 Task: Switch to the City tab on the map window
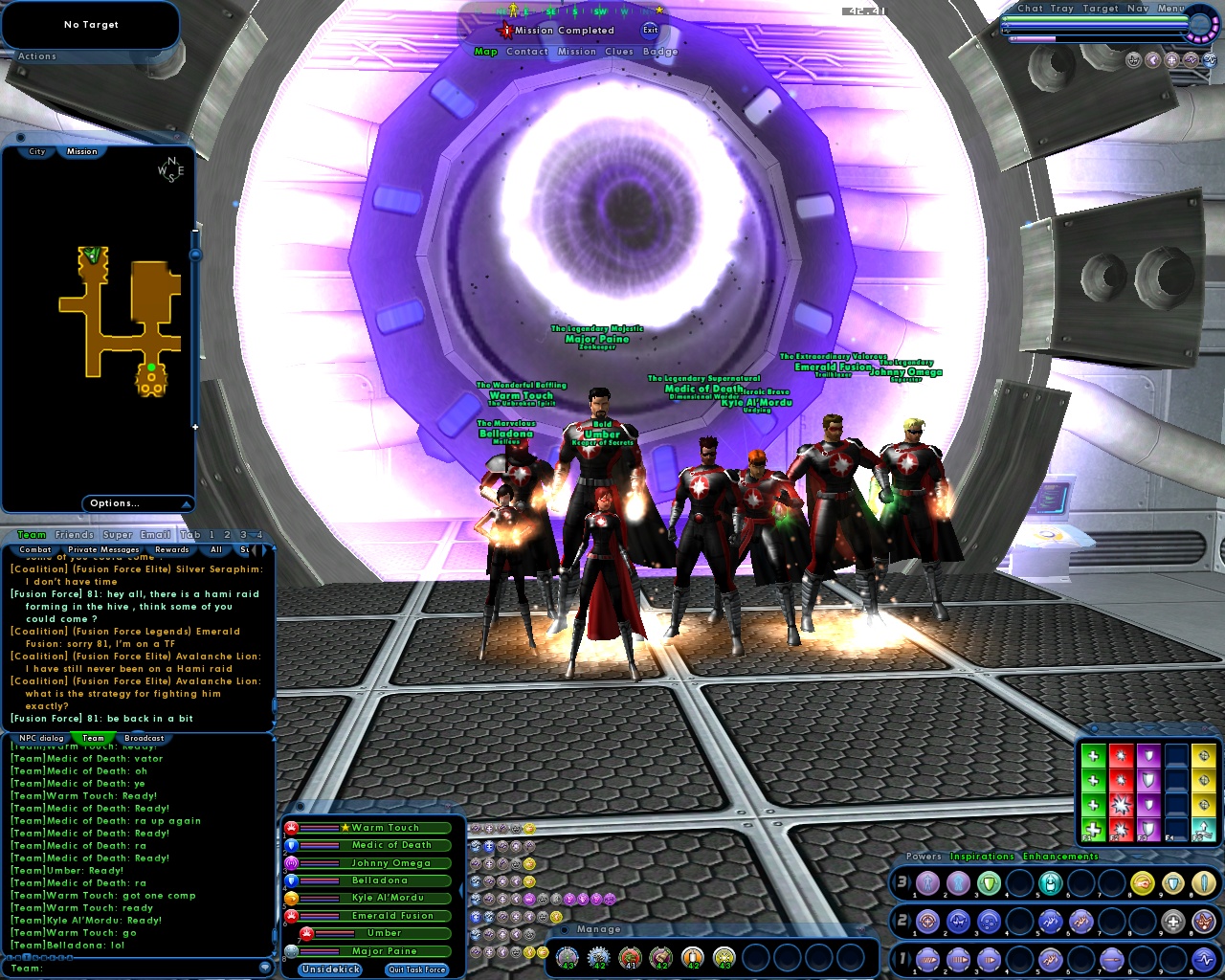[x=35, y=151]
